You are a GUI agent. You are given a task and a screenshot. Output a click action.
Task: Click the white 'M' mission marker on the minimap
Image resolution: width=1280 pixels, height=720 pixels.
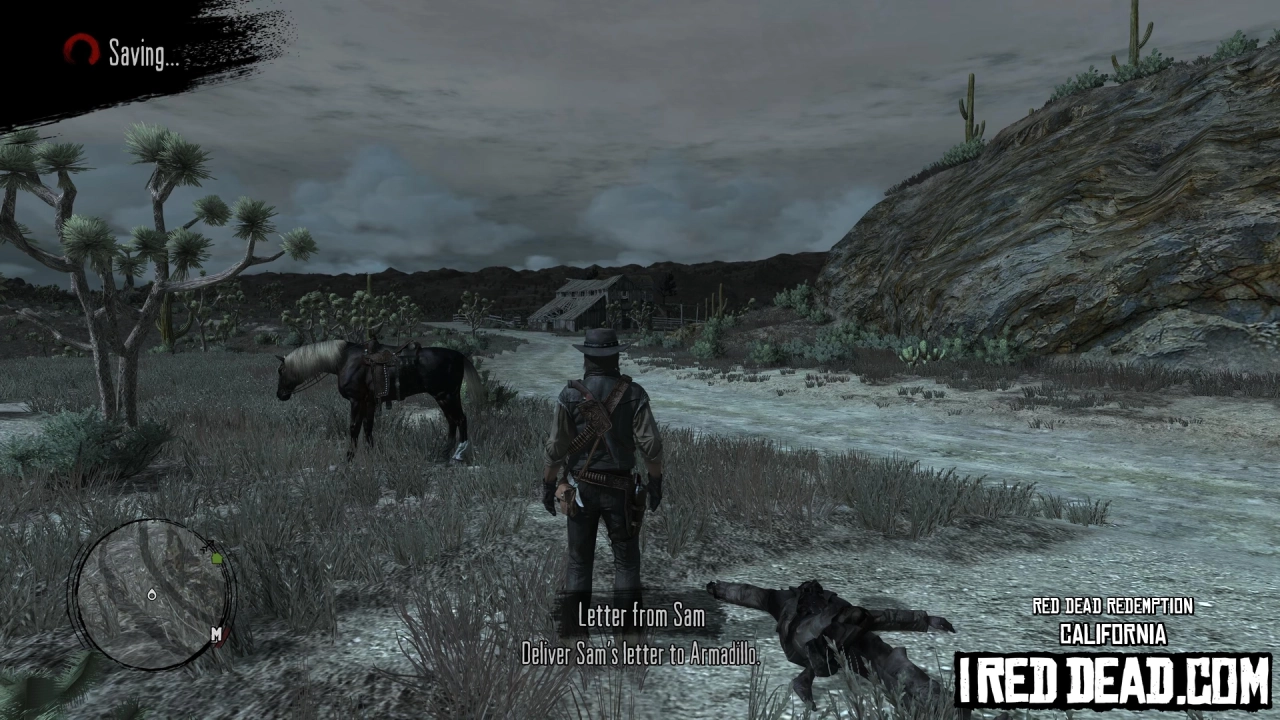click(x=216, y=634)
